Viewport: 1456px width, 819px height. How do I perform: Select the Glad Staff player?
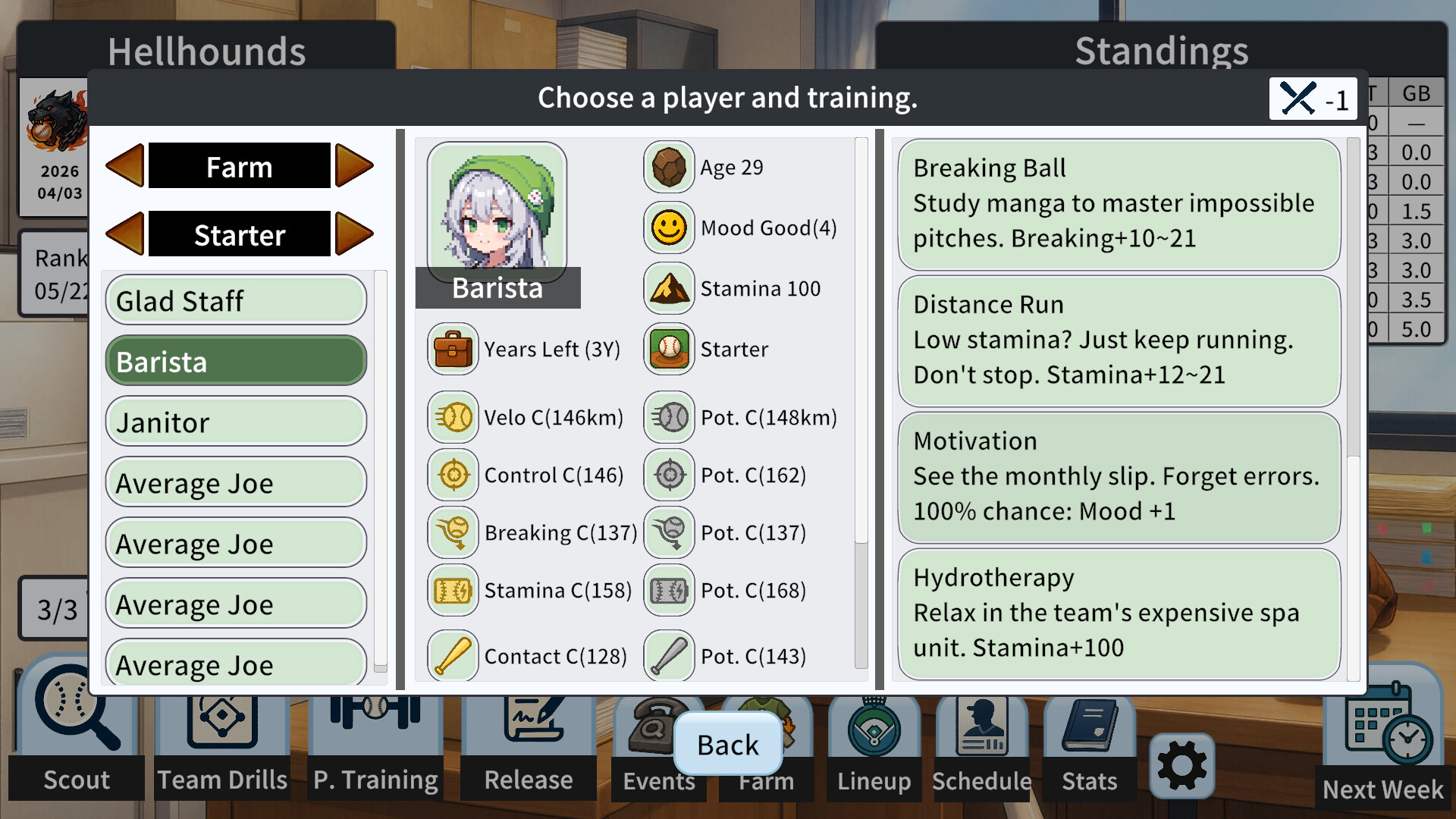tap(235, 300)
